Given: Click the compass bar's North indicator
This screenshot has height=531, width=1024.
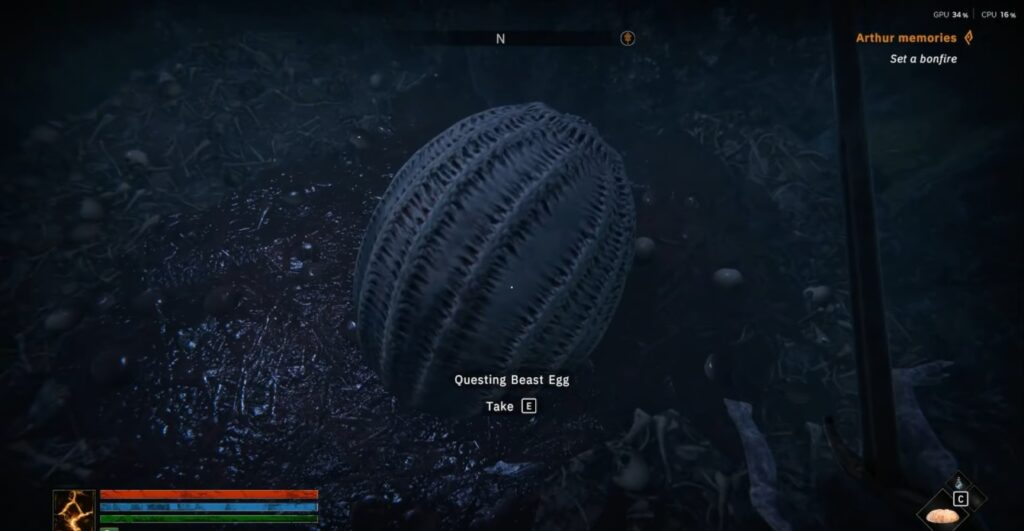Looking at the screenshot, I should pyautogui.click(x=500, y=39).
